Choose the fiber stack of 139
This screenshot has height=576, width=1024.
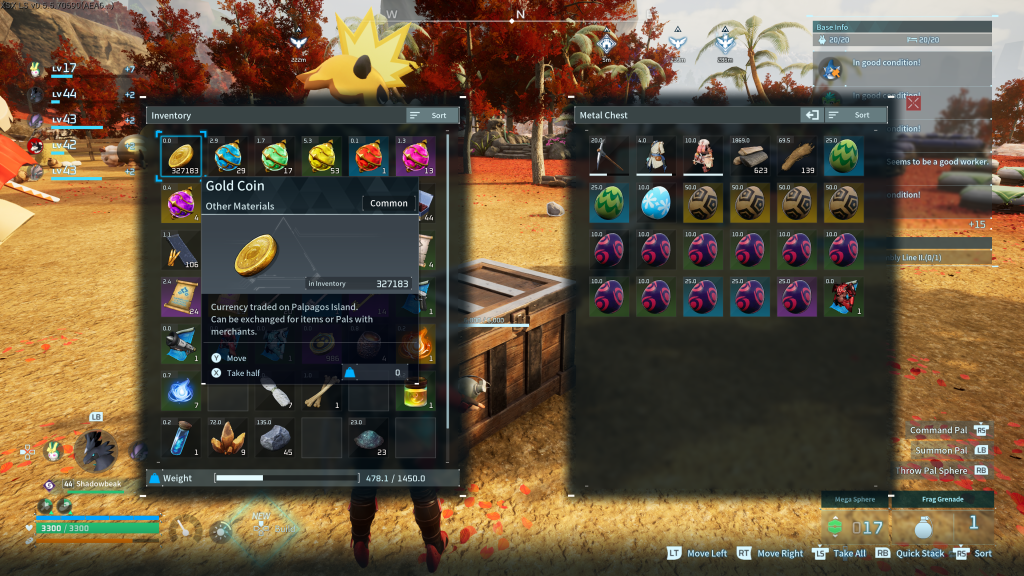coord(797,156)
